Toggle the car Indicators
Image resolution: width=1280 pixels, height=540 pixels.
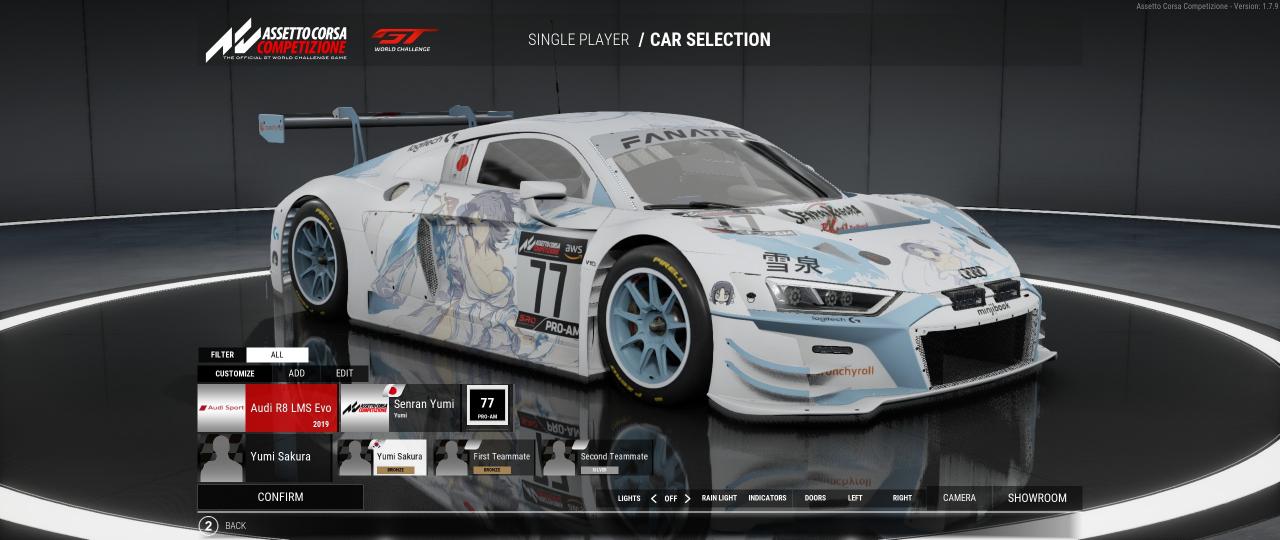tap(767, 498)
